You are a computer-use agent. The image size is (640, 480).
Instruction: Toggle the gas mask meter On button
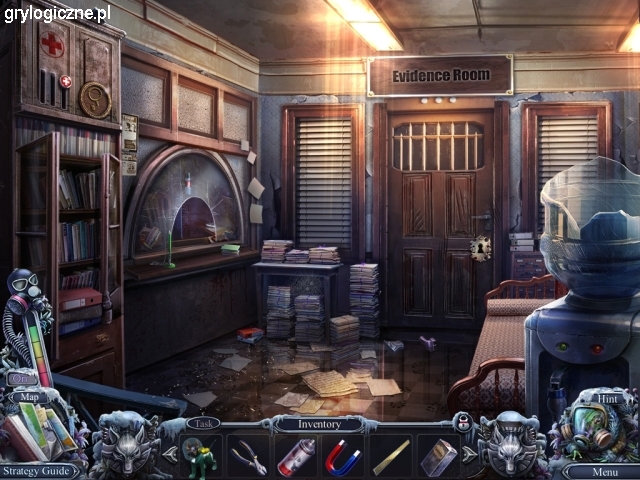(24, 379)
